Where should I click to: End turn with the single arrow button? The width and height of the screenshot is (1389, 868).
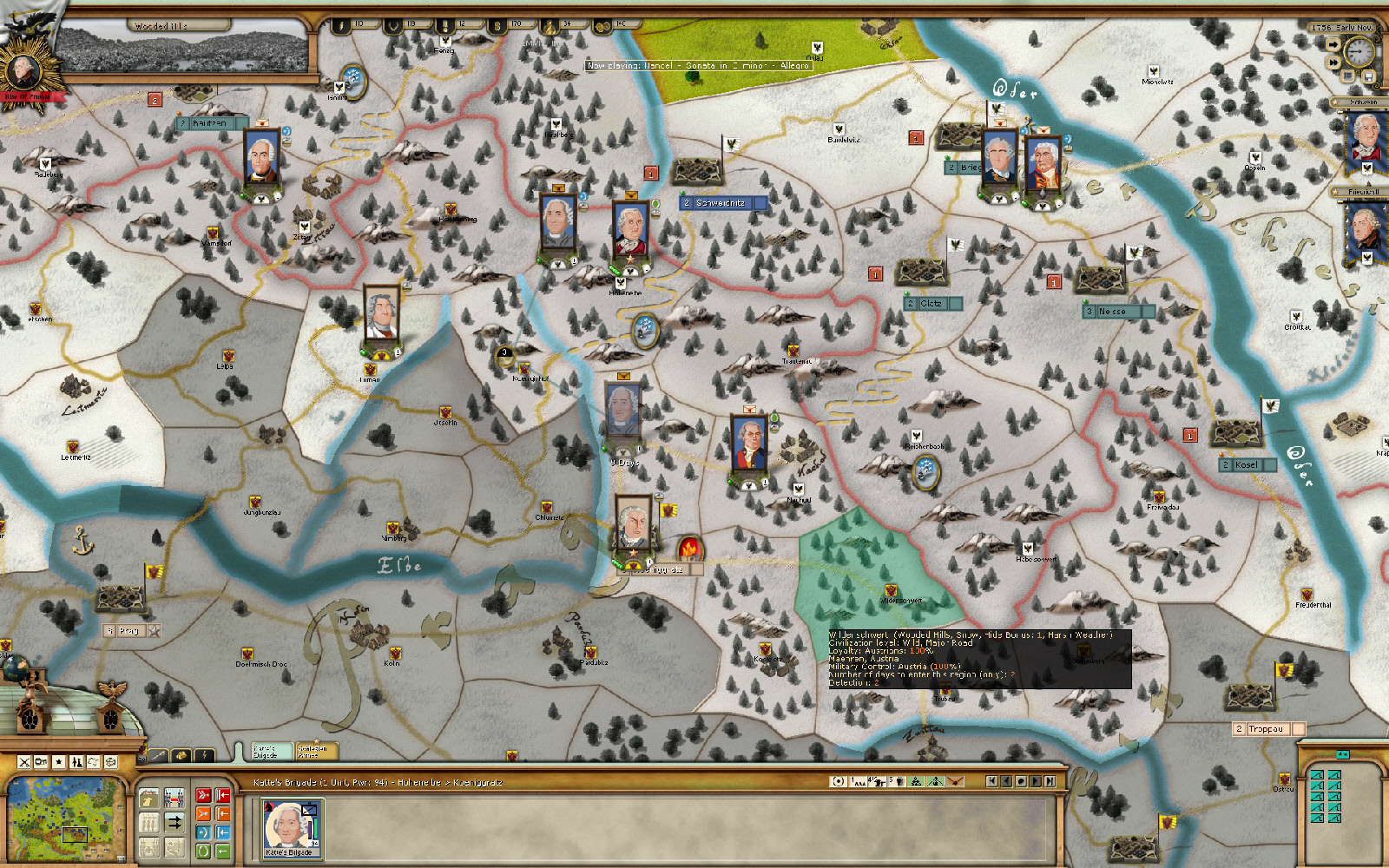tap(1333, 44)
